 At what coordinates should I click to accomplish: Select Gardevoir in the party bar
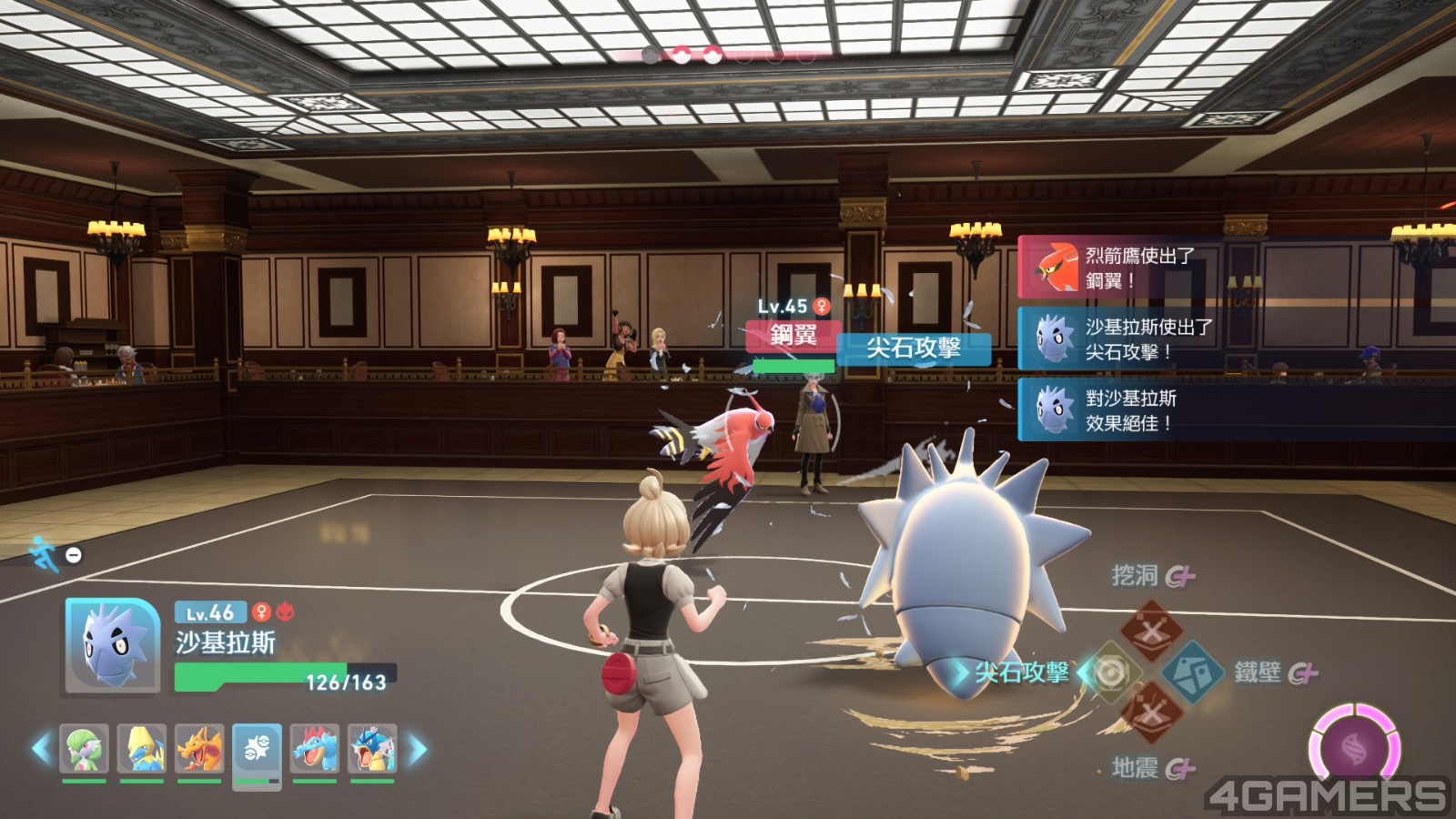[85, 748]
